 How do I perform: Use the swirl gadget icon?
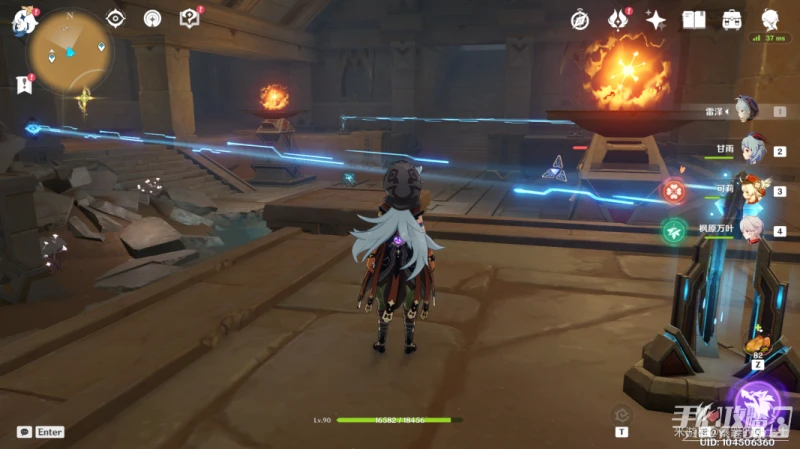[x=621, y=413]
